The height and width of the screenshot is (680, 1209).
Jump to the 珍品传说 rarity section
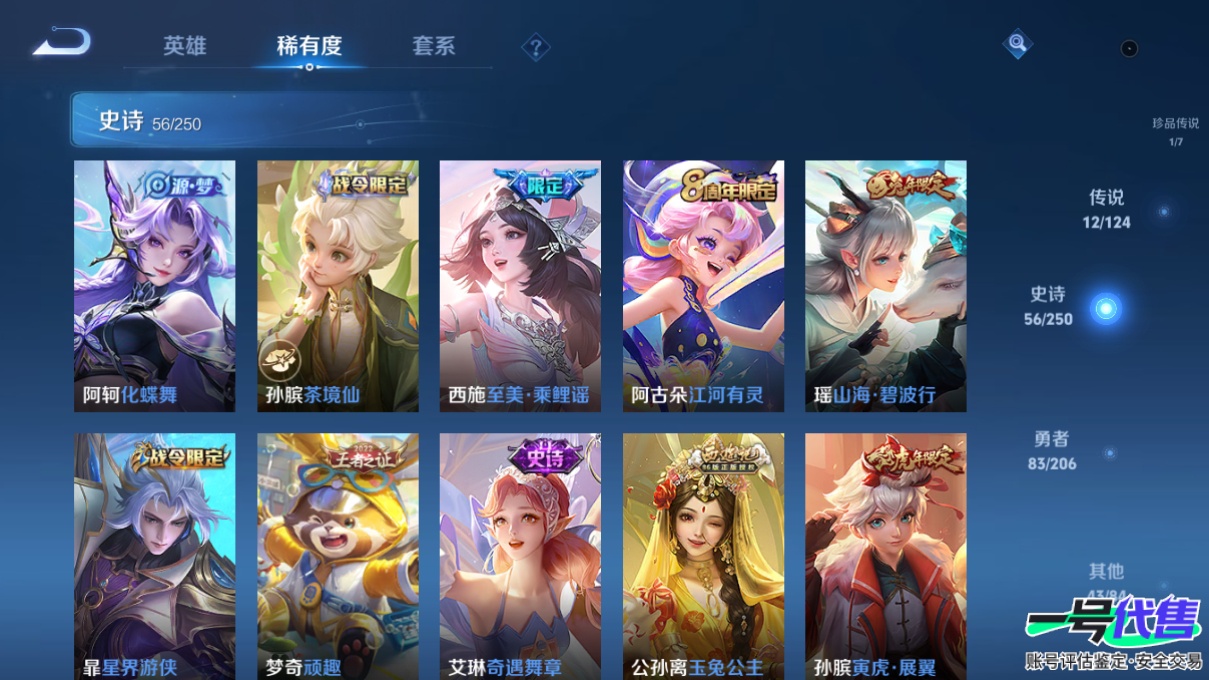pos(1175,131)
